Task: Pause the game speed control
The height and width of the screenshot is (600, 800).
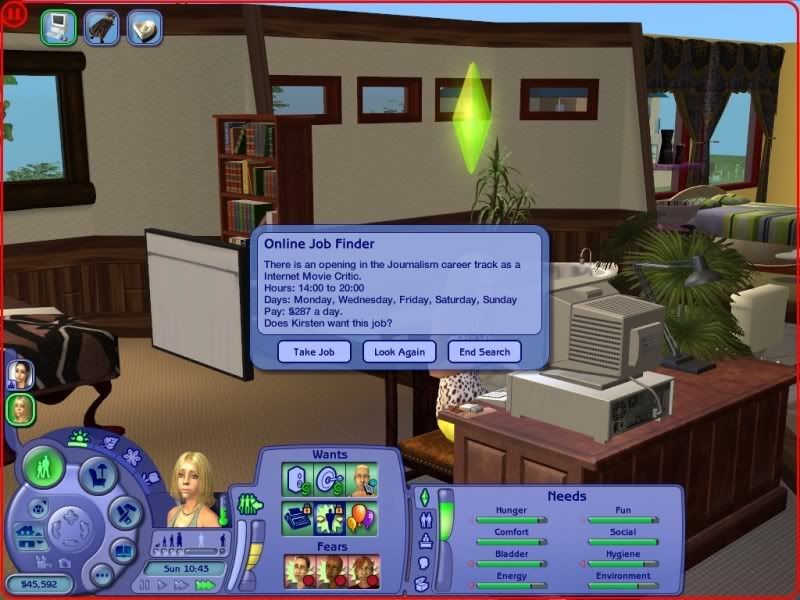Action: [x=146, y=585]
